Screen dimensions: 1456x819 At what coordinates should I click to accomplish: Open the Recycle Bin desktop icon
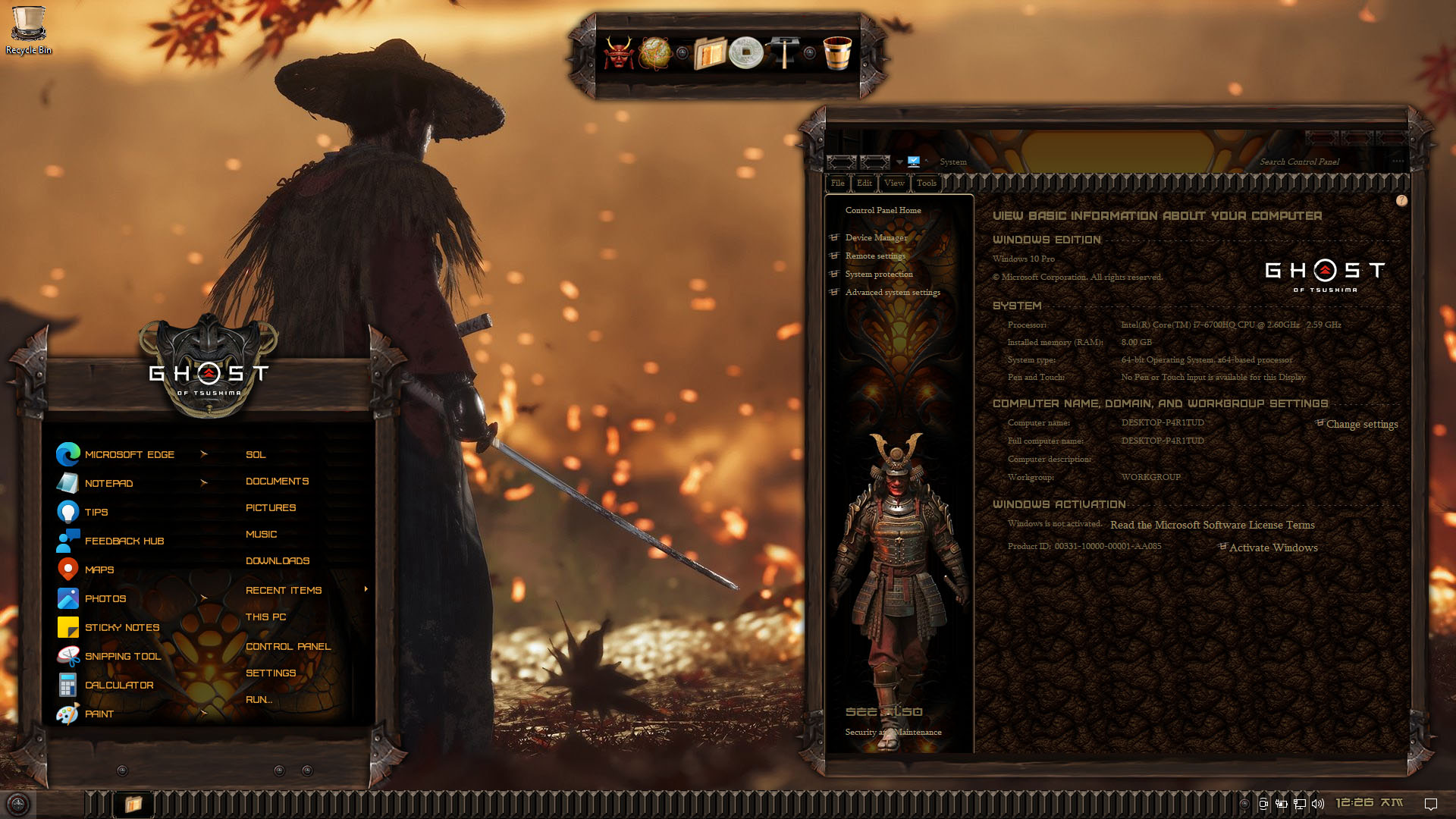pos(29,30)
